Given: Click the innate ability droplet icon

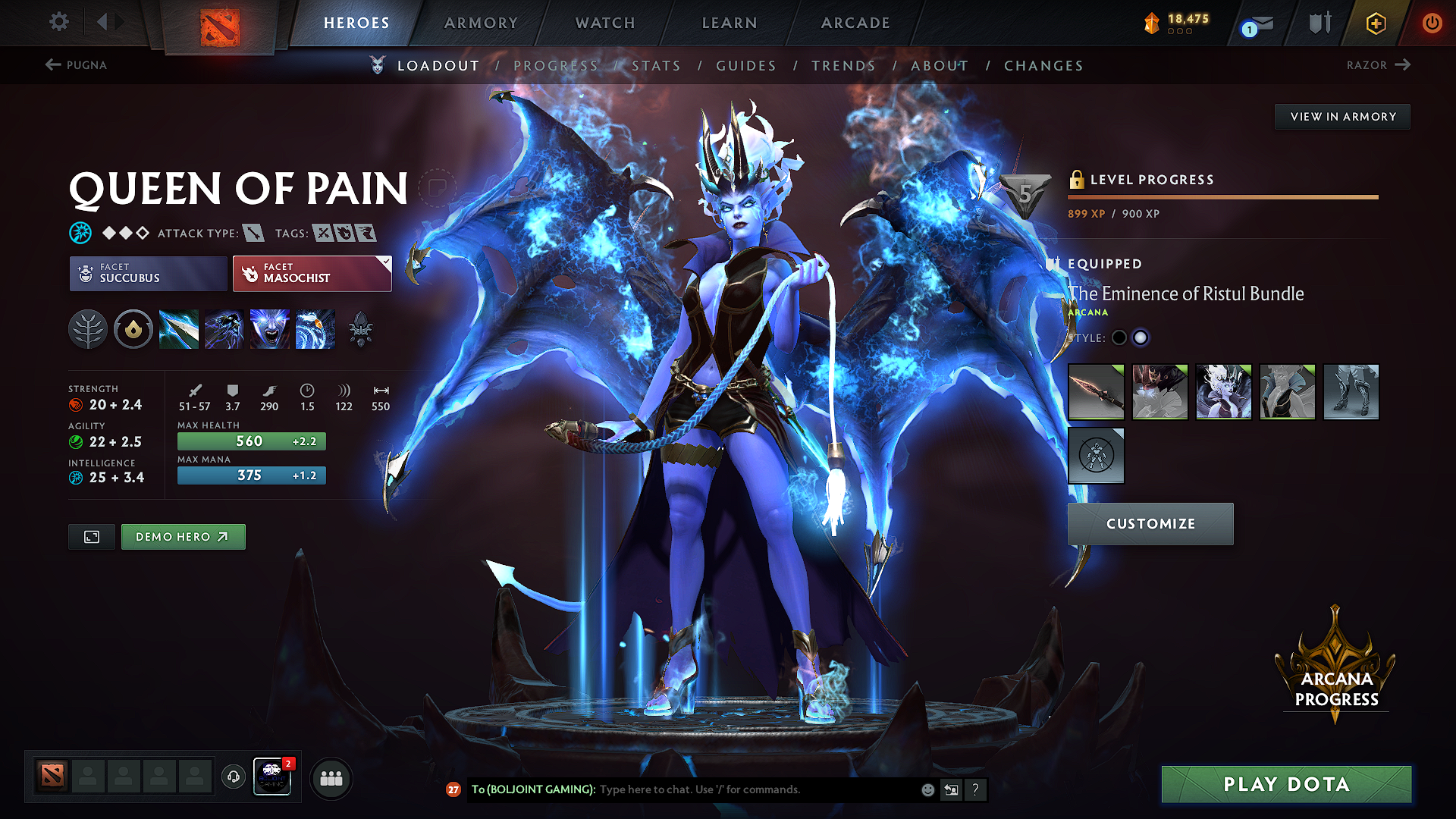Looking at the screenshot, I should (x=133, y=328).
